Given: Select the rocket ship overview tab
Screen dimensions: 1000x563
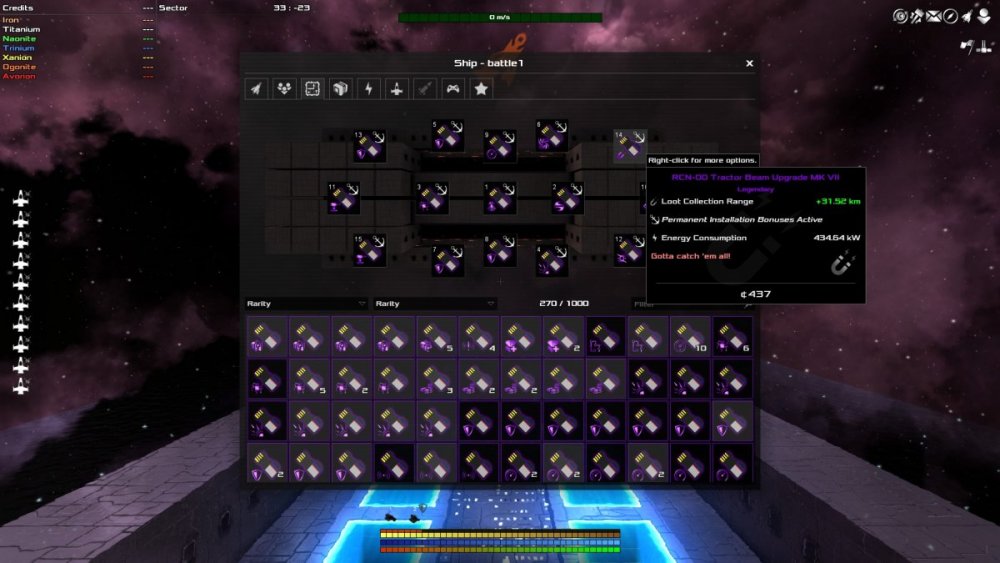Looking at the screenshot, I should 256,89.
